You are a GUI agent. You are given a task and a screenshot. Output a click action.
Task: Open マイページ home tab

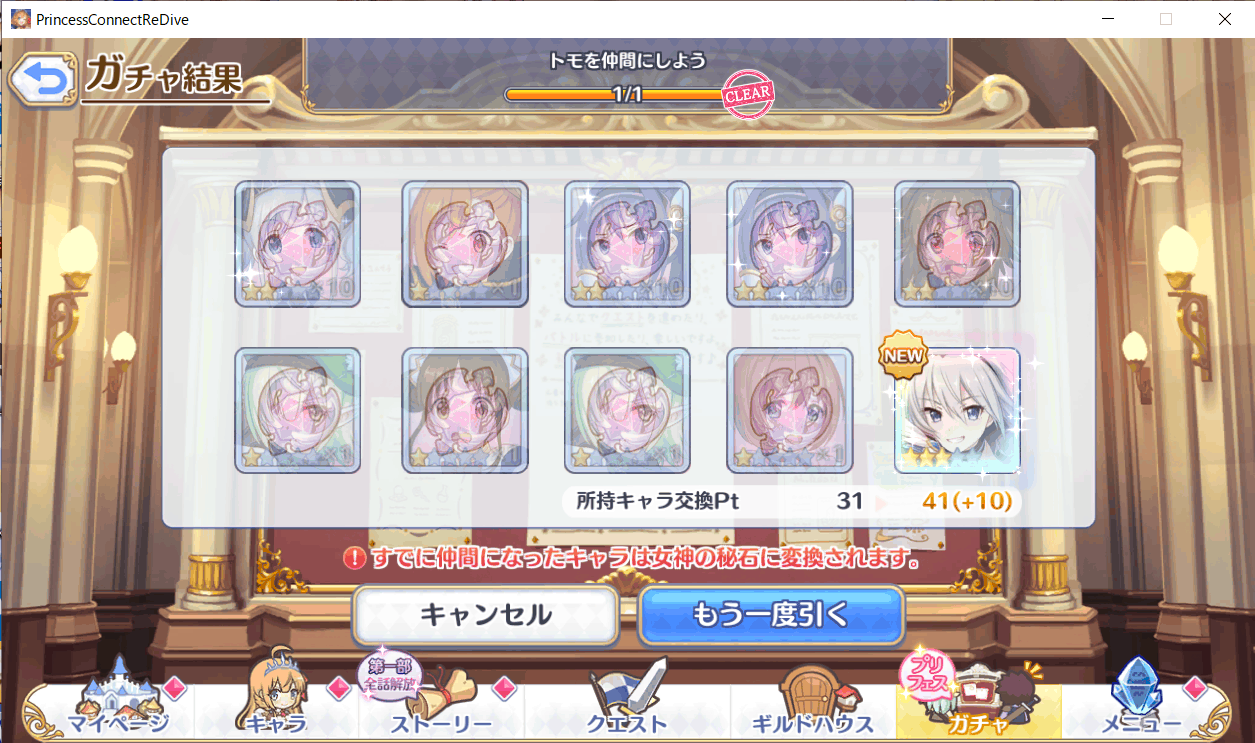click(x=118, y=705)
